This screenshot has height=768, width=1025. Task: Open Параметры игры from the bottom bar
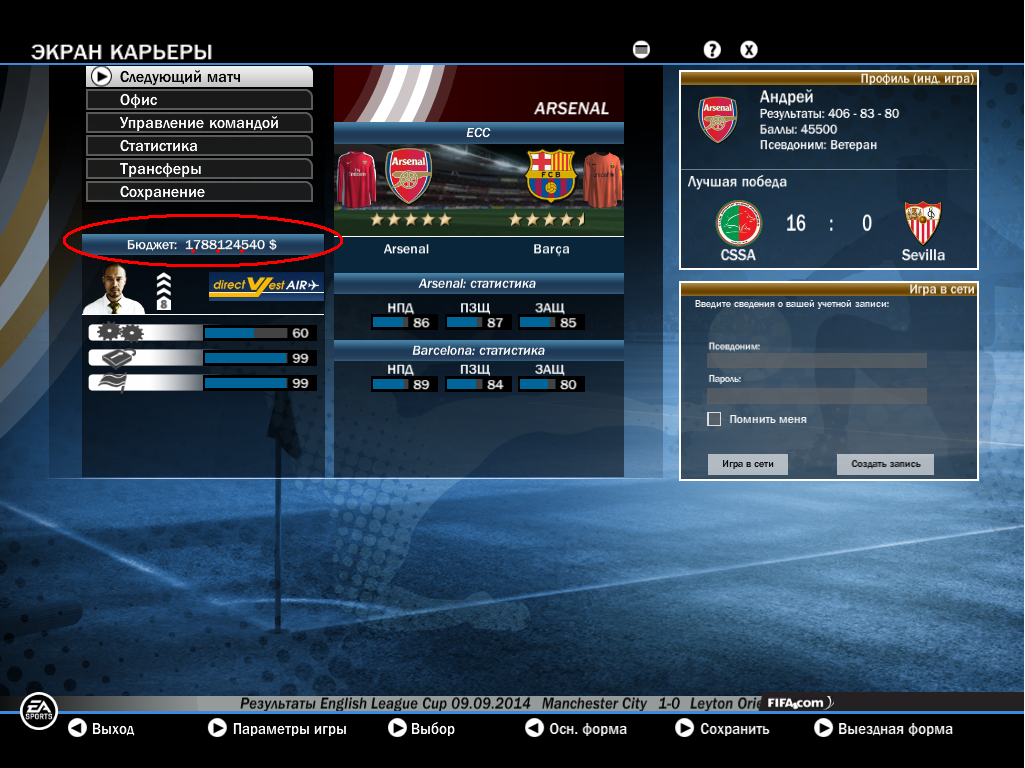277,729
